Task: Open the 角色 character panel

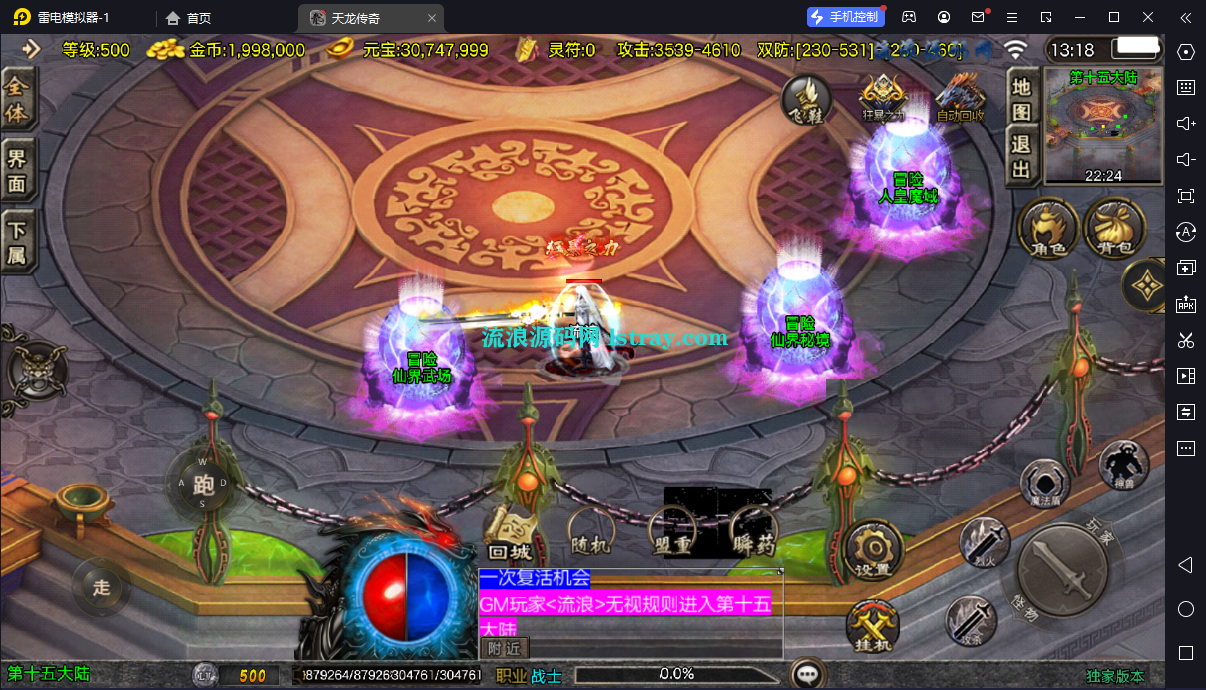Action: (x=1047, y=227)
